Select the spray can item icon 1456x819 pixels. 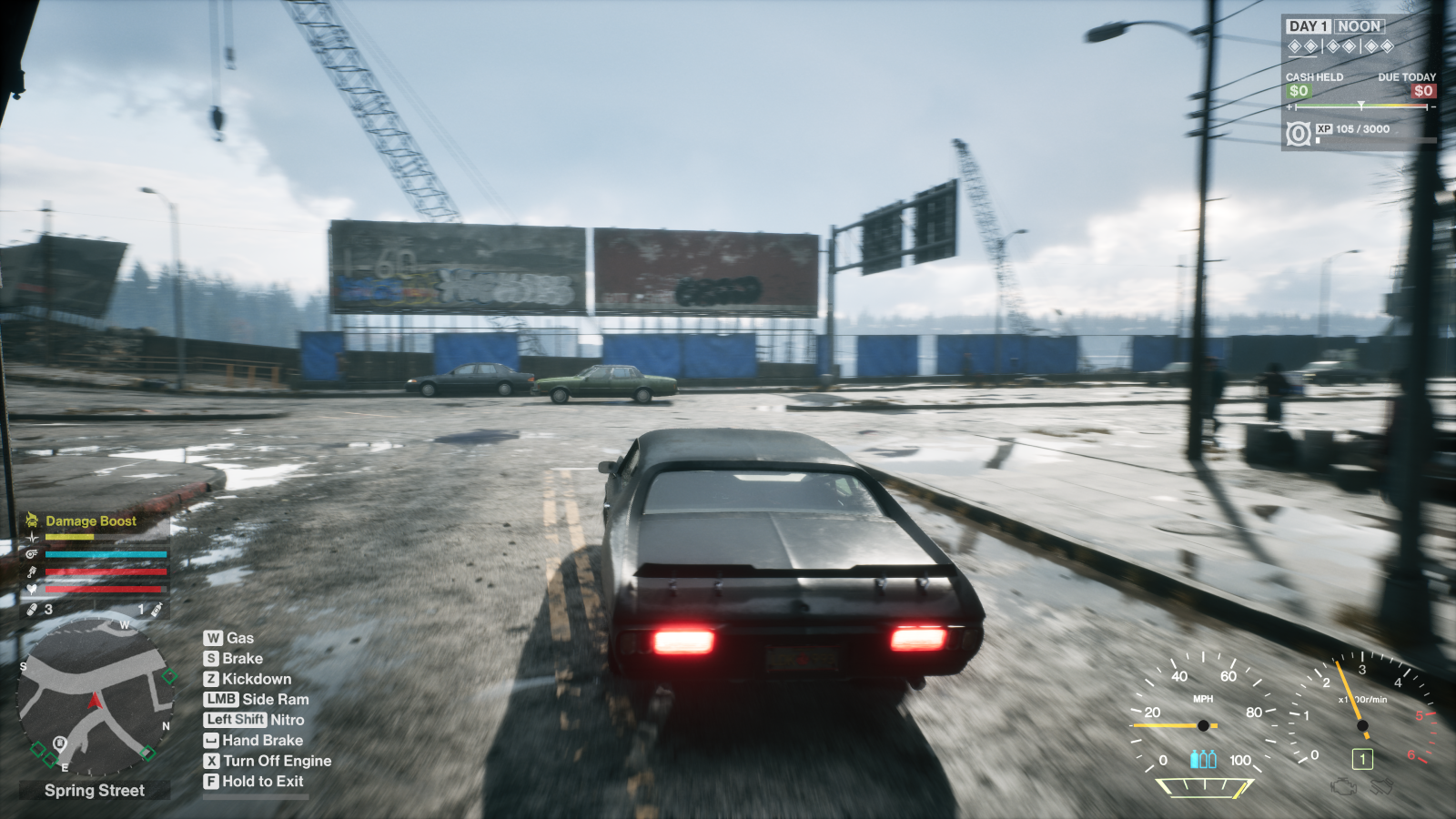tap(157, 609)
